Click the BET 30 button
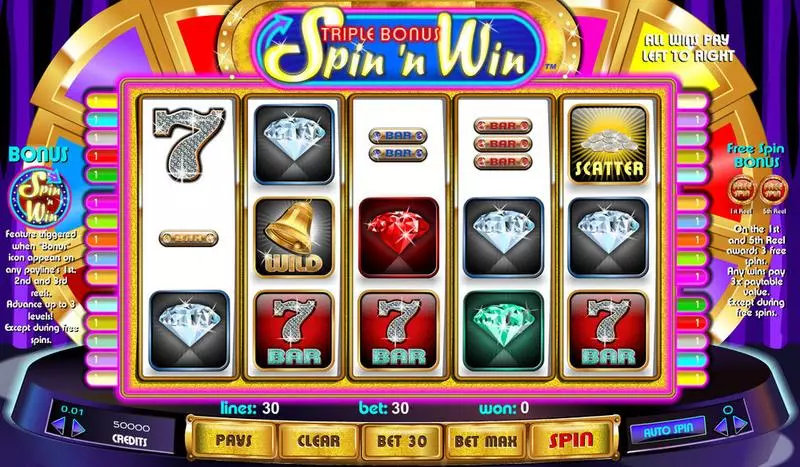Viewport: 800px width, 467px height. (401, 439)
